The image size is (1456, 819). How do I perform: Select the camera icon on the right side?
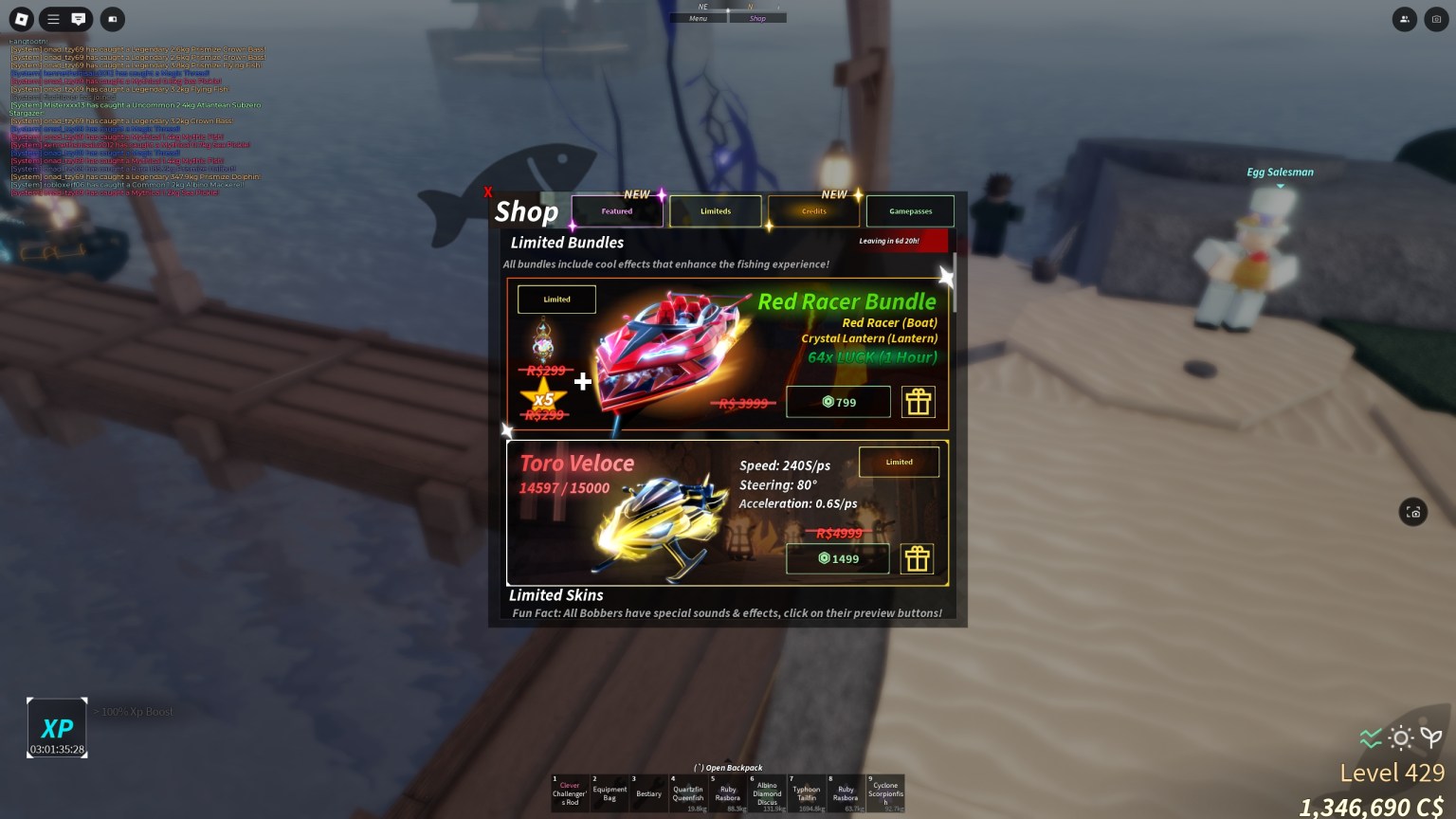[1413, 512]
